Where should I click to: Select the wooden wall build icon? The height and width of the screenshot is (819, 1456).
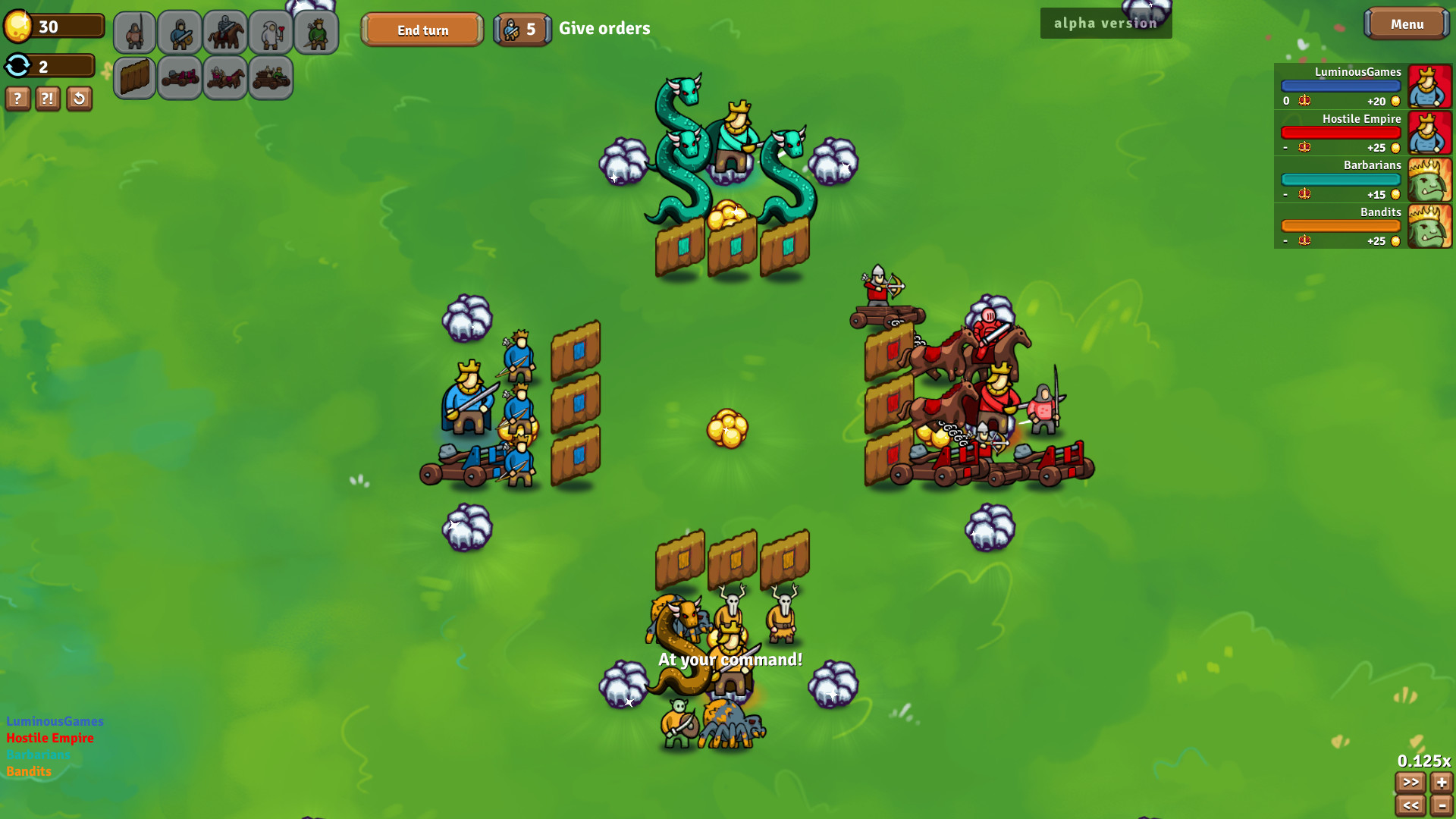pos(135,77)
